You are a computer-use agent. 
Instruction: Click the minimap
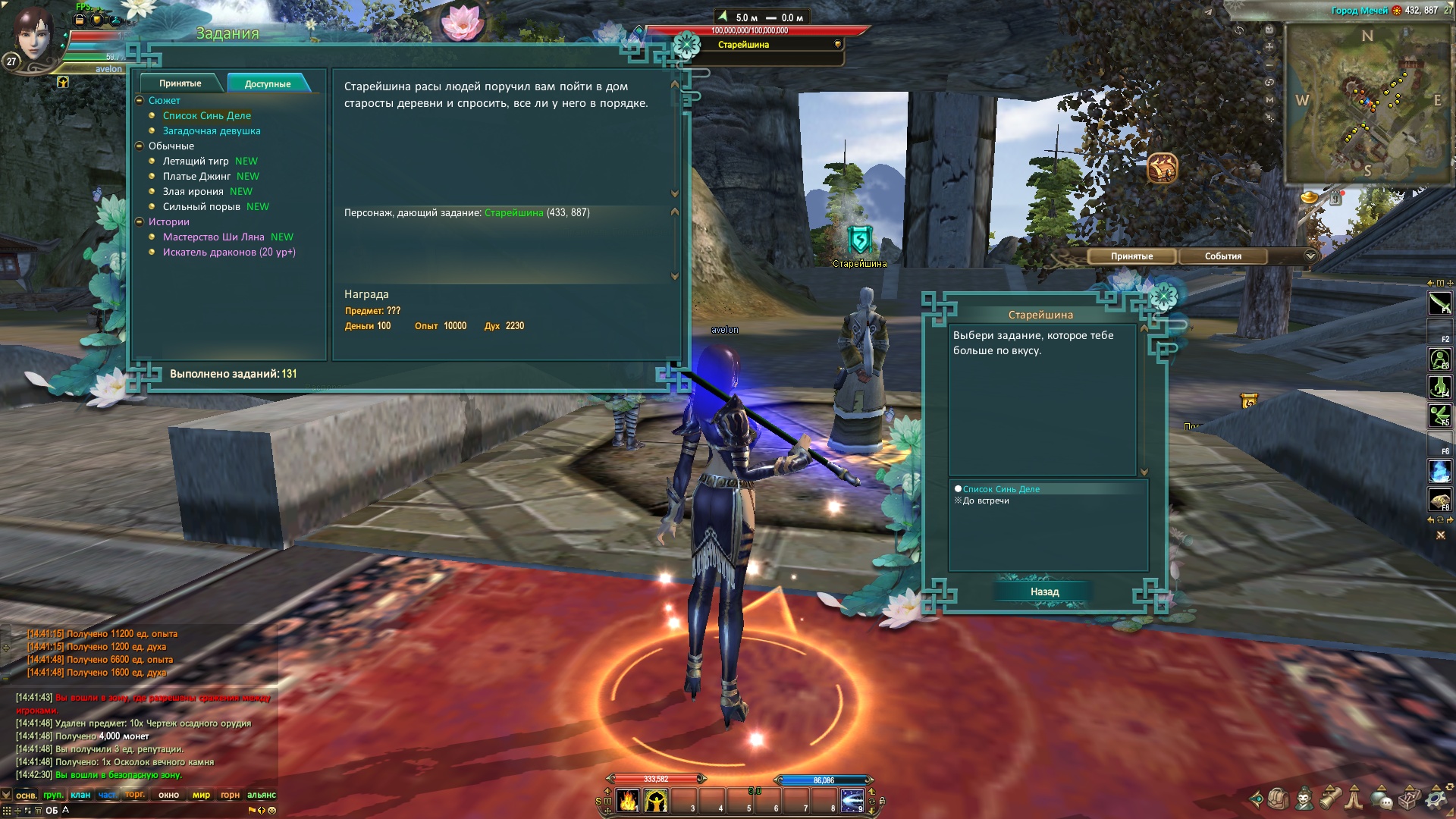click(1367, 102)
